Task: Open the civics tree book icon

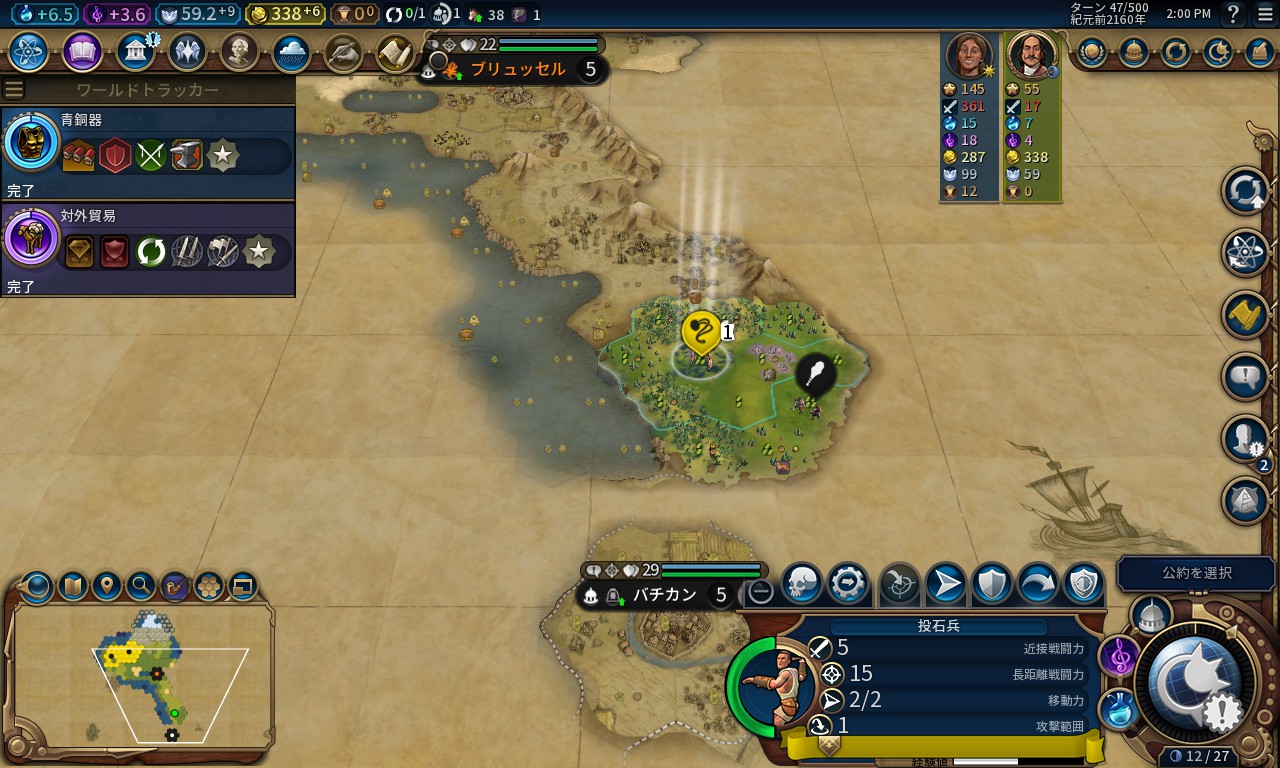Action: [x=82, y=51]
